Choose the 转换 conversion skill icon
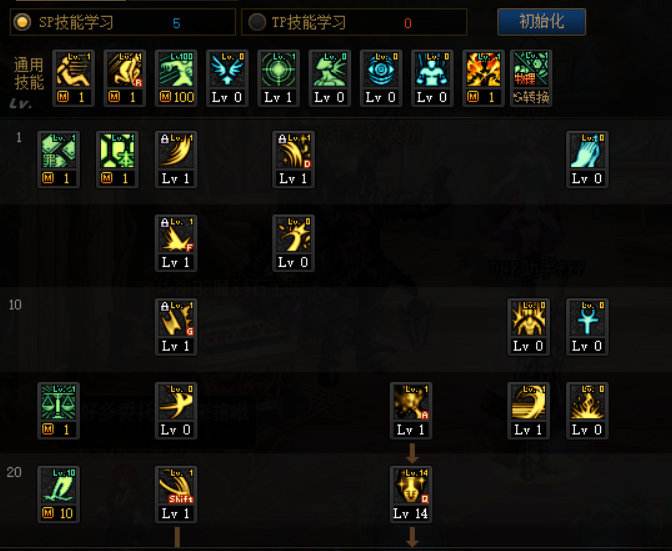This screenshot has height=551, width=672. 531,71
